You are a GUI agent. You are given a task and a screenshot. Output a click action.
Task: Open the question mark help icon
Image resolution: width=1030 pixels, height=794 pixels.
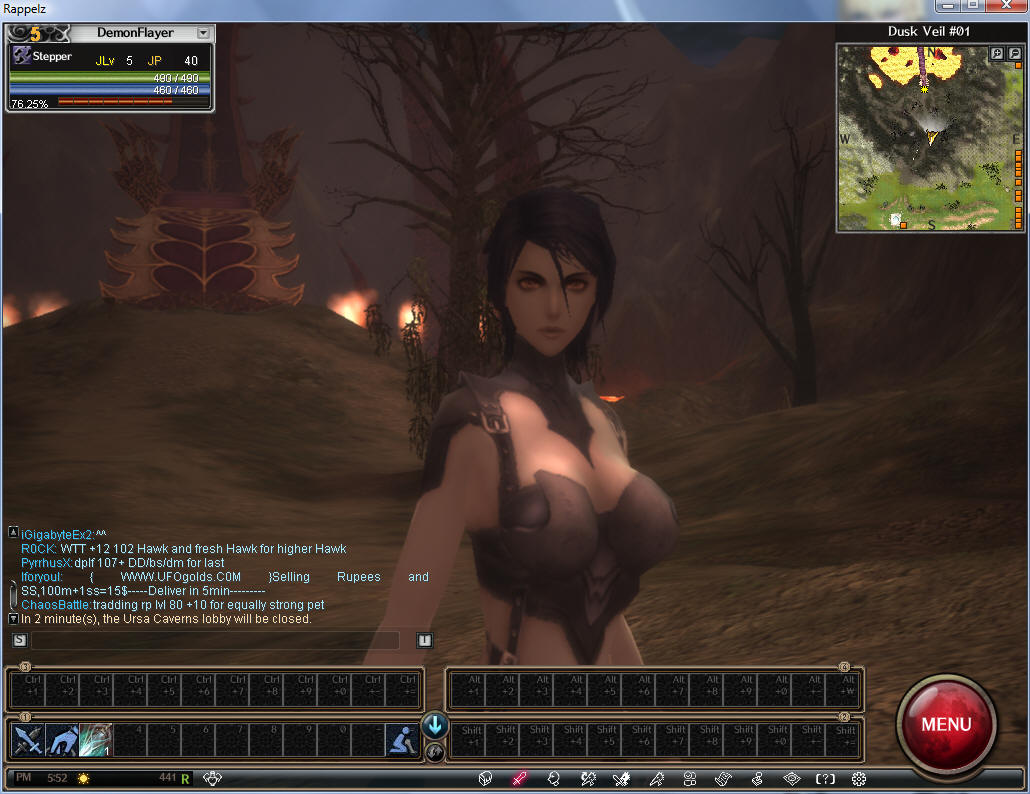tap(825, 778)
